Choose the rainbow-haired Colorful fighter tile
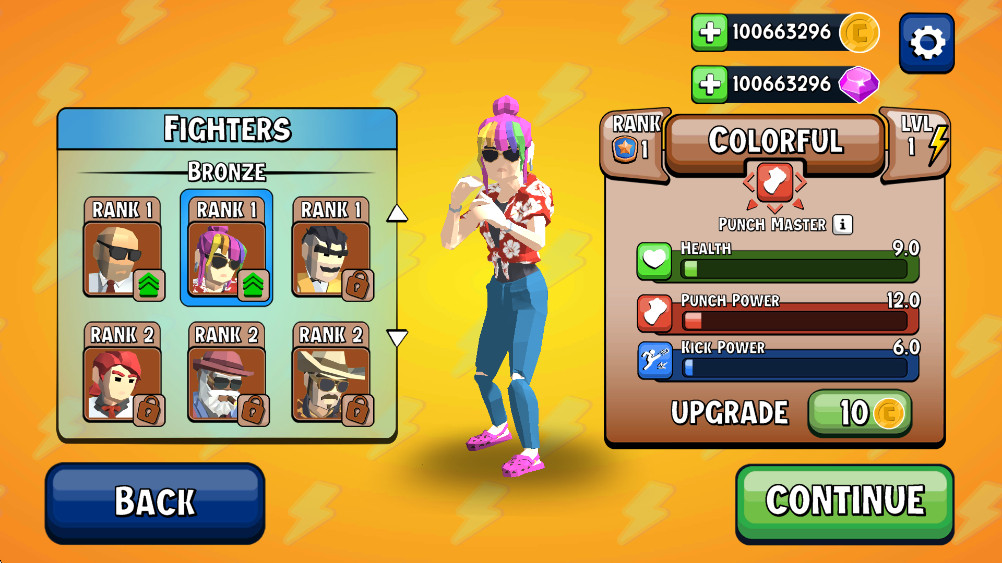The height and width of the screenshot is (563, 1002). 227,248
